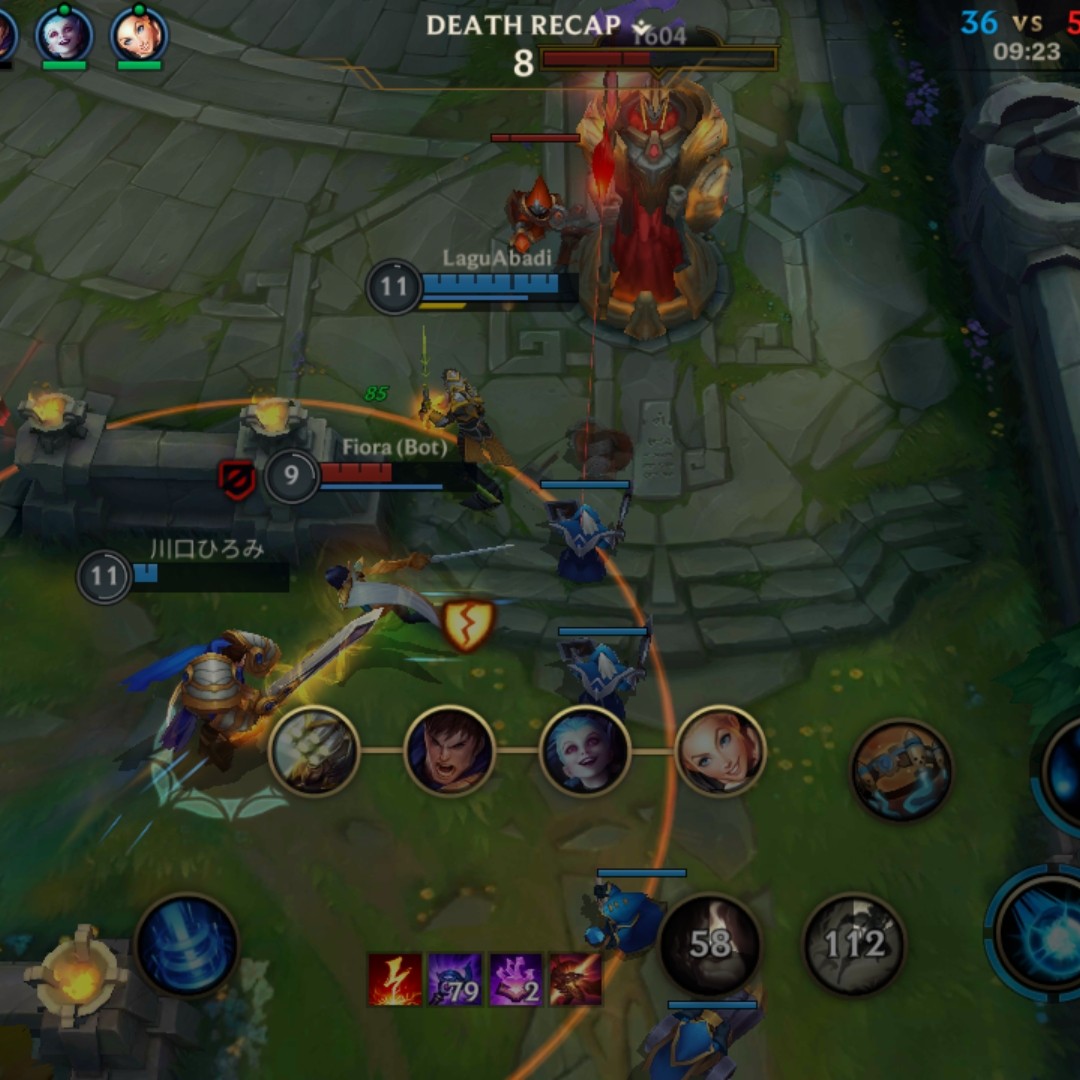
Task: Tap the summoner spell showing 58 cooldown
Action: pos(710,943)
